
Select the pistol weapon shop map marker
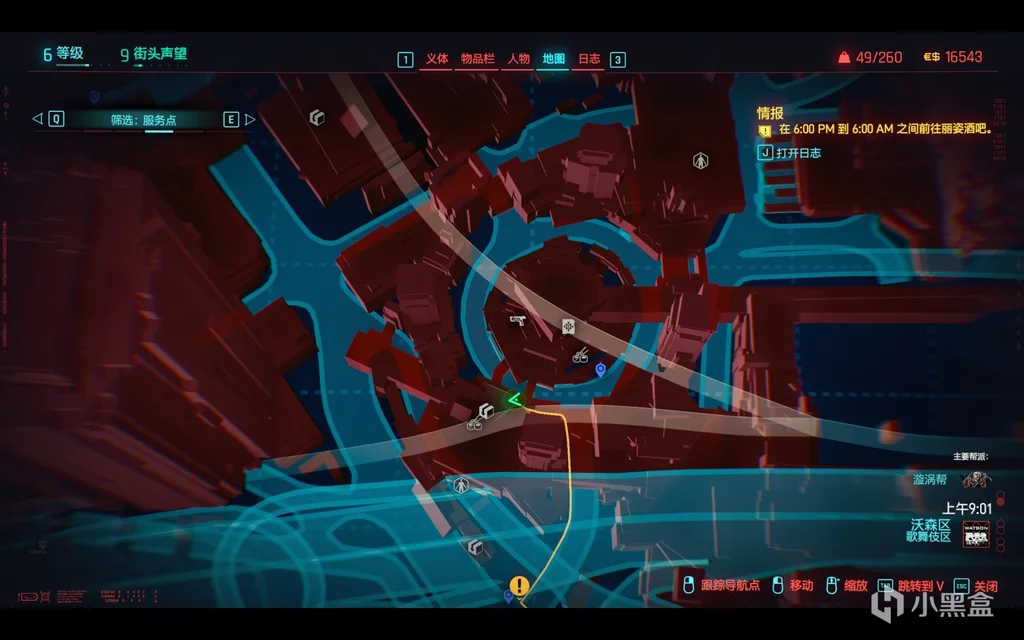click(518, 320)
